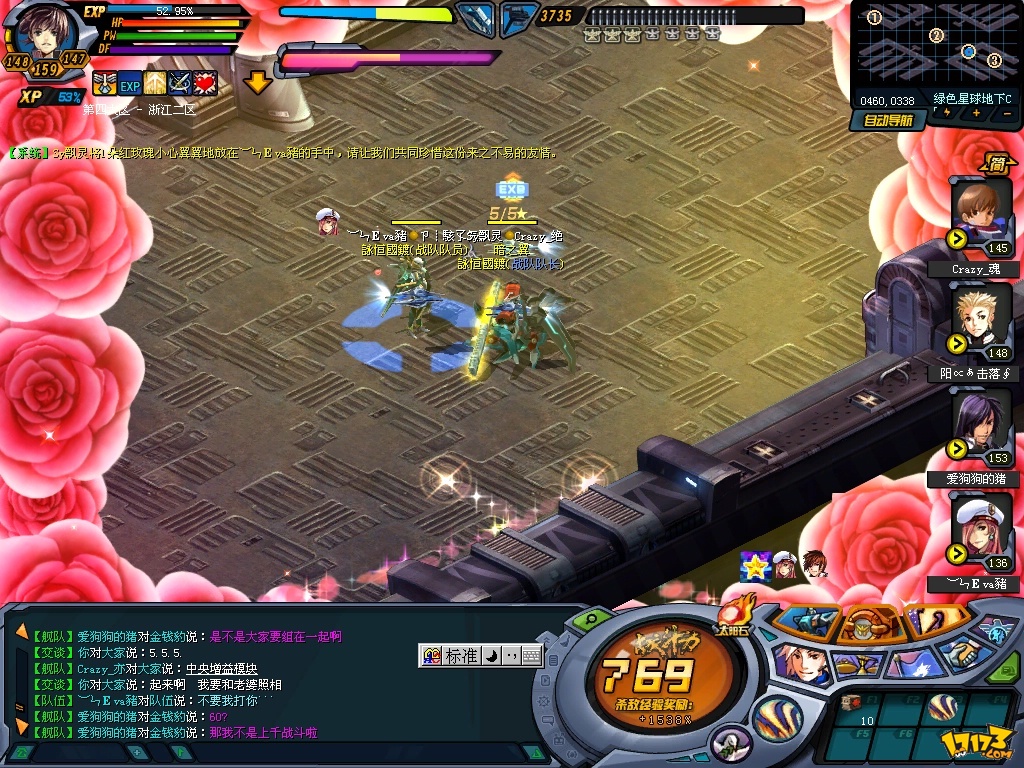This screenshot has width=1024, height=768.
Task: Click the 标准 chat input mode button
Action: coord(461,656)
